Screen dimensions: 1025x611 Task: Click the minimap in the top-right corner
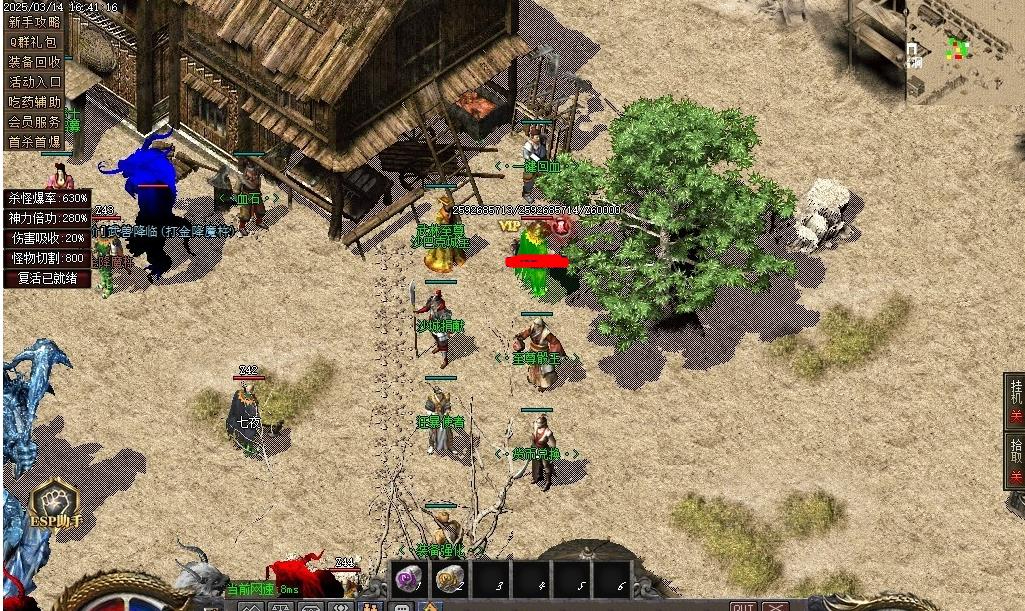[x=964, y=50]
